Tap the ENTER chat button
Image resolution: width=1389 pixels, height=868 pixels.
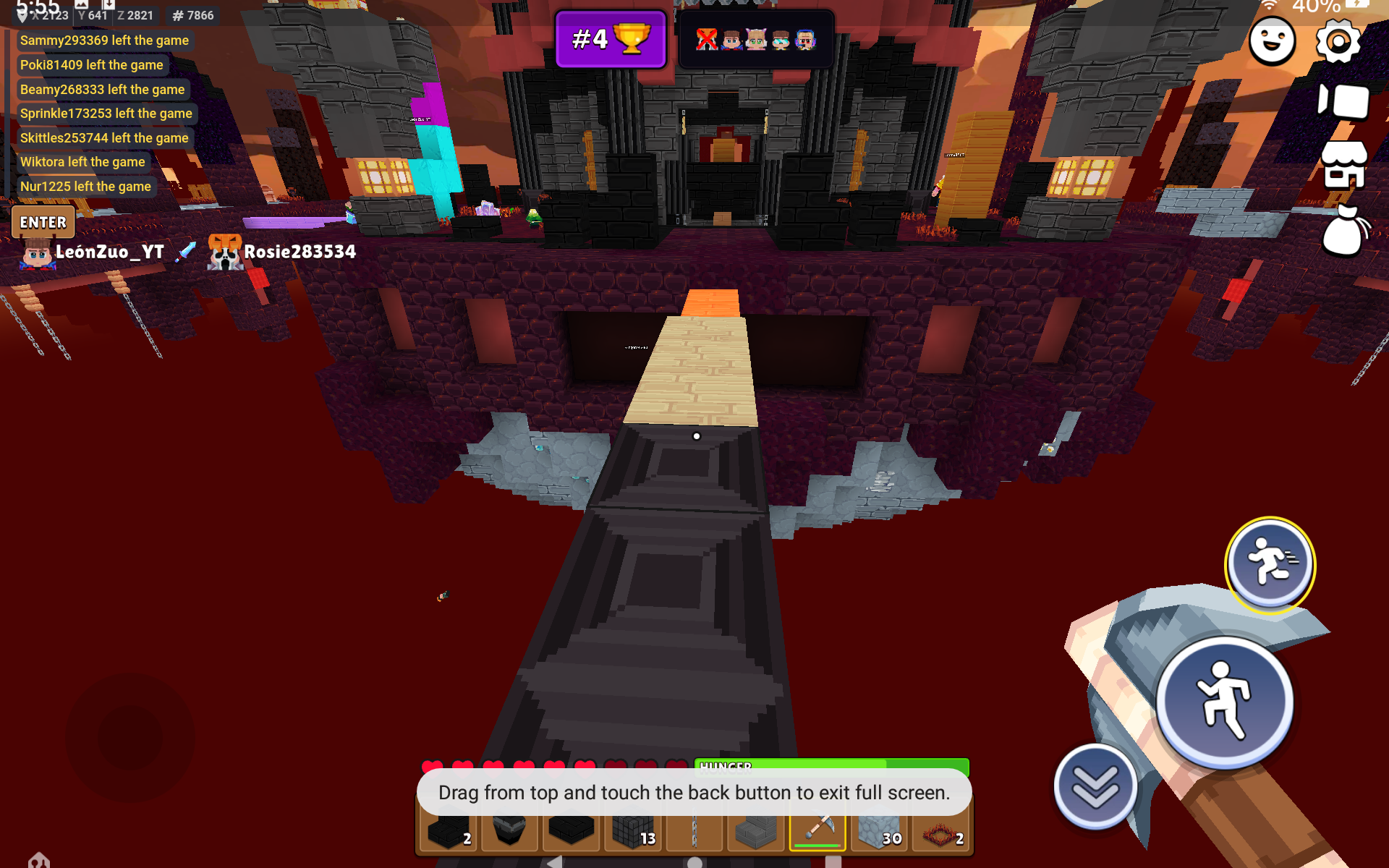(43, 222)
